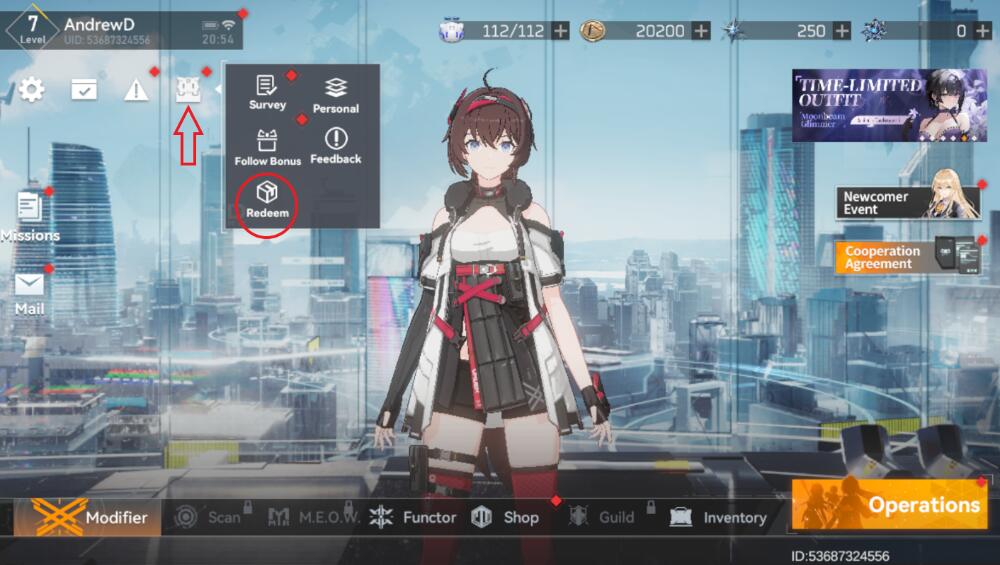Open the Functor section
The image size is (1000, 565).
point(413,517)
